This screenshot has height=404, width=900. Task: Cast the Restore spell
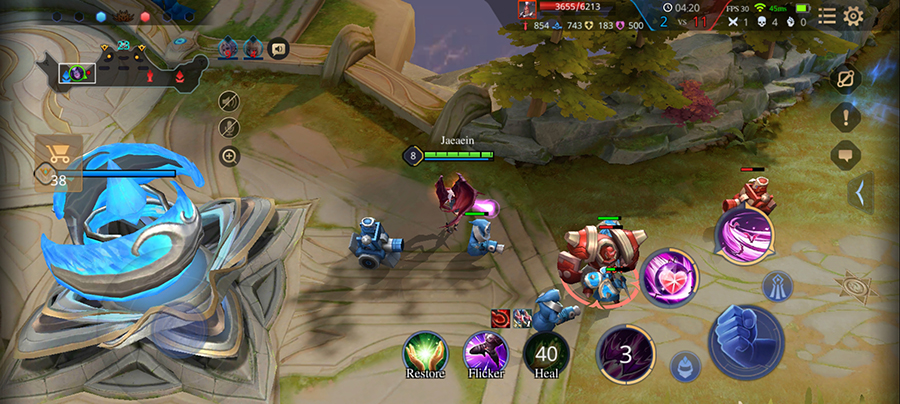click(425, 353)
